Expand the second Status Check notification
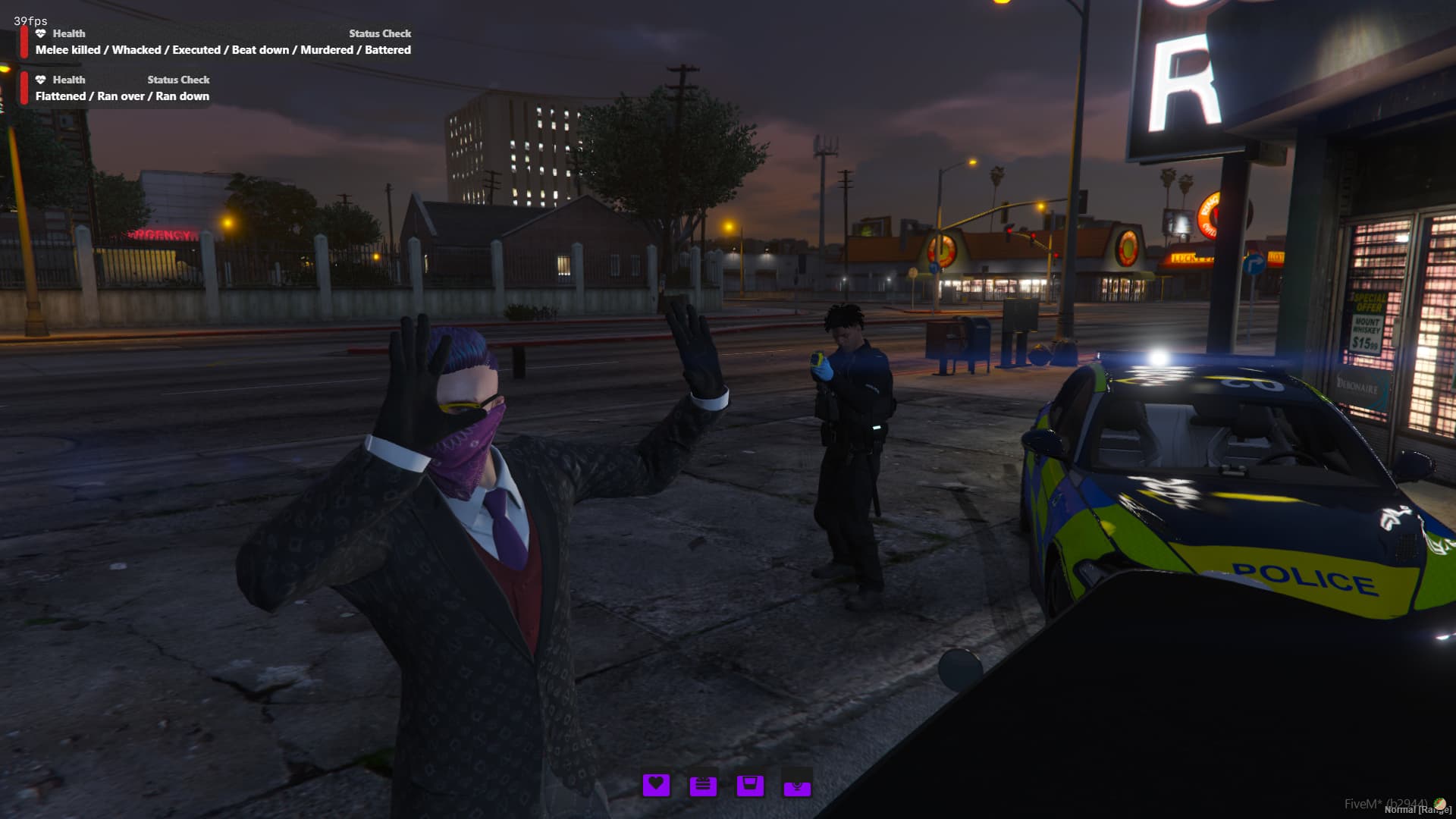 [178, 80]
